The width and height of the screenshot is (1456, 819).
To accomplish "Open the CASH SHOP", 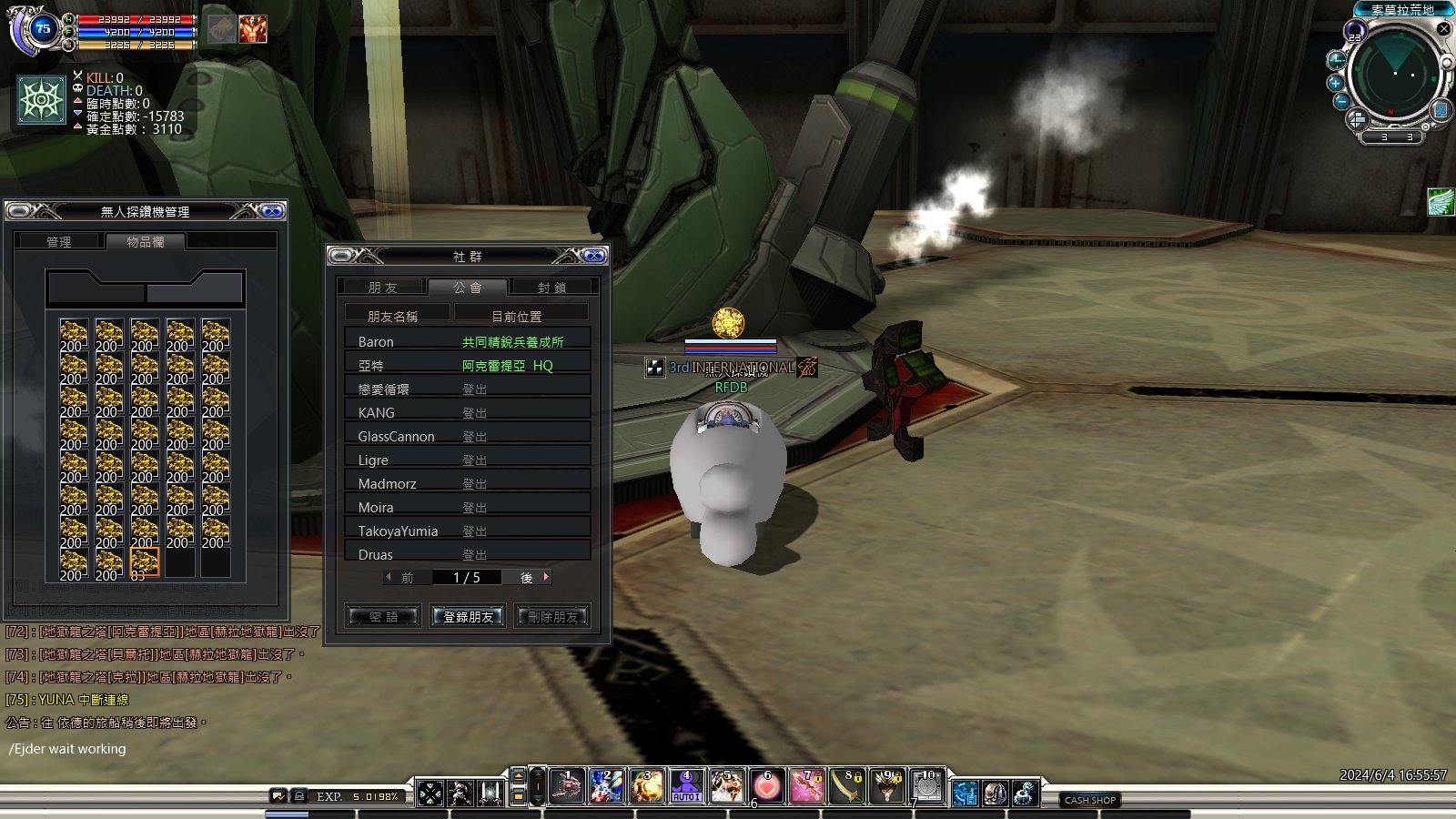I will click(1090, 800).
